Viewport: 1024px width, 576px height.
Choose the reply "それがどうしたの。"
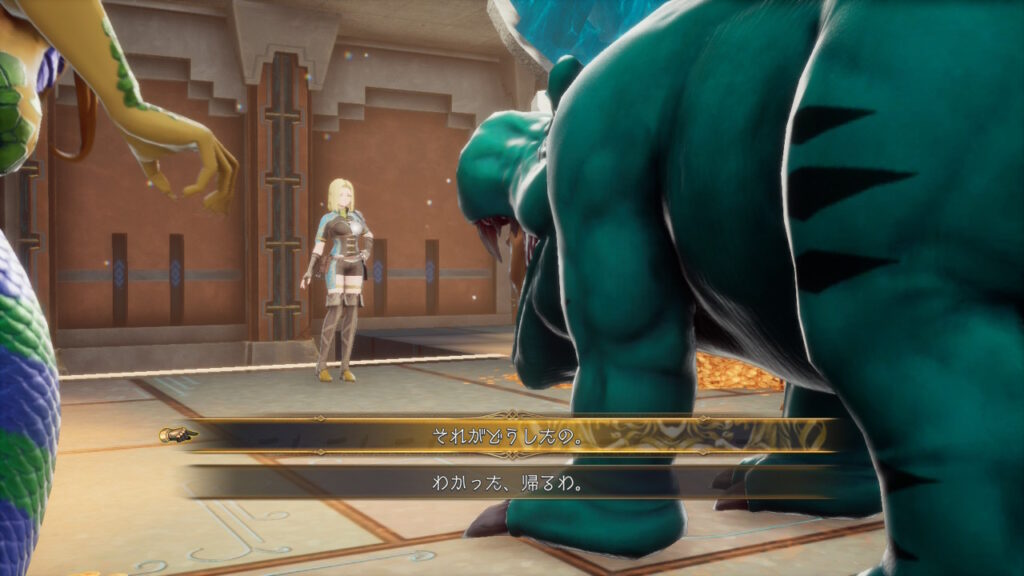[x=510, y=436]
